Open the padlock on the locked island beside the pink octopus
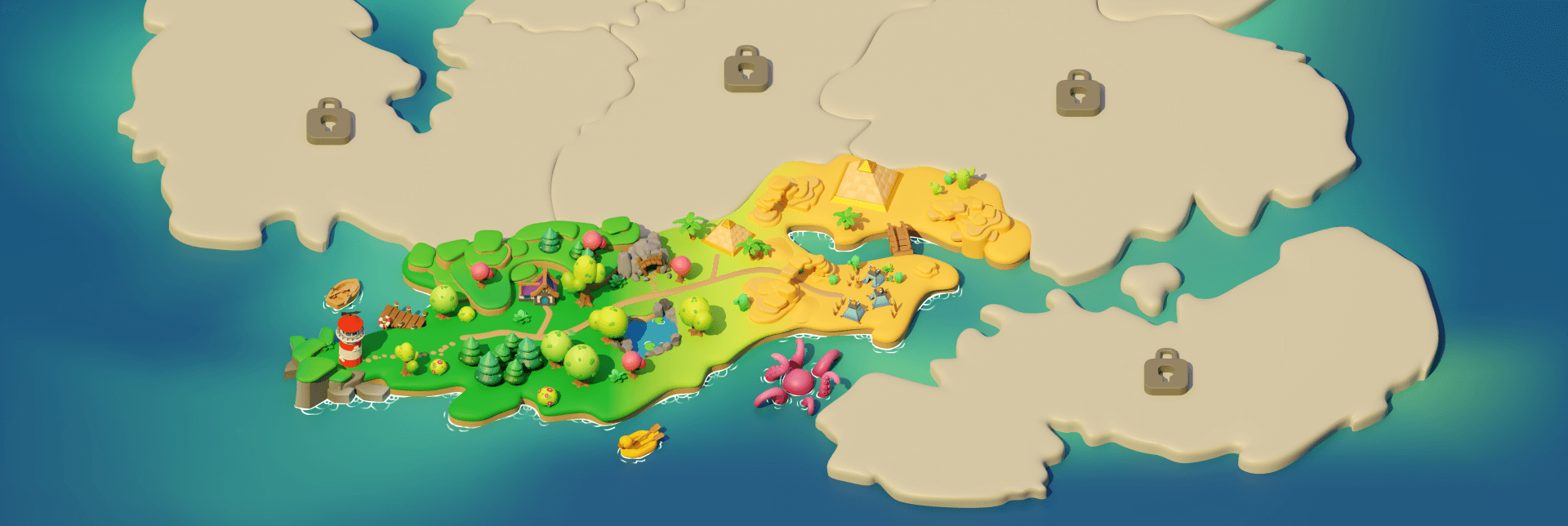 coord(1167,372)
